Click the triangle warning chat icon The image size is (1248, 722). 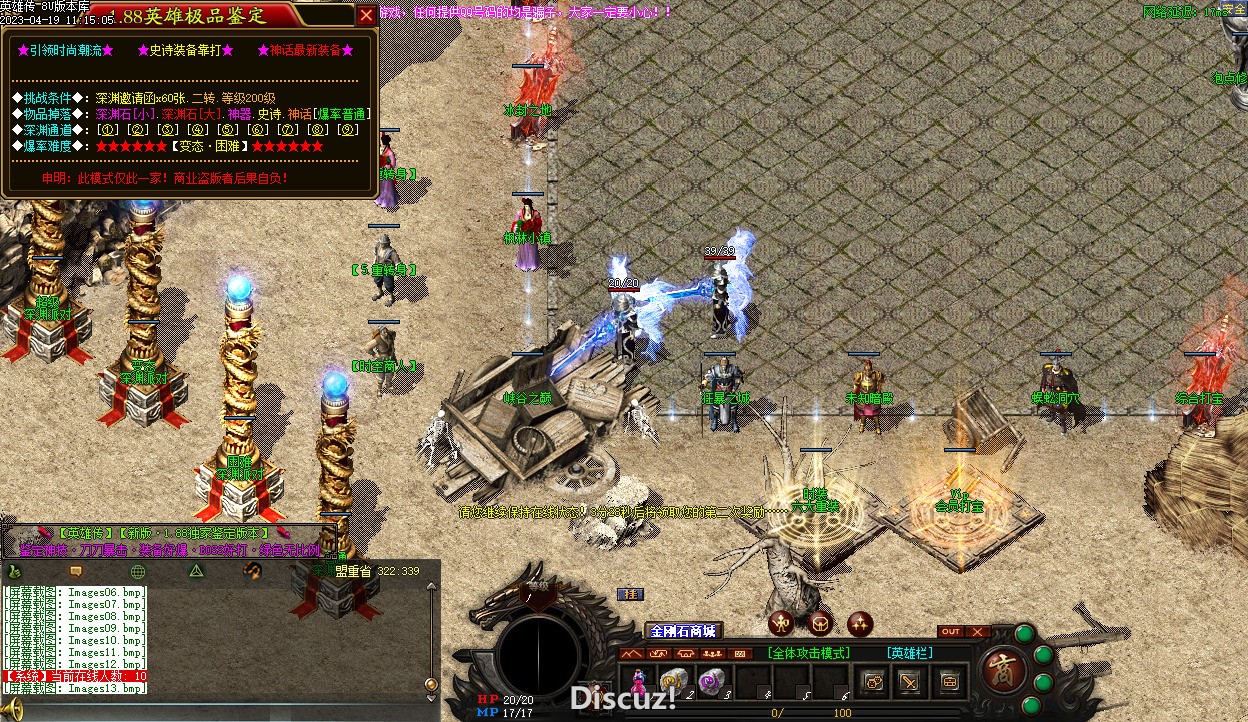pos(197,571)
